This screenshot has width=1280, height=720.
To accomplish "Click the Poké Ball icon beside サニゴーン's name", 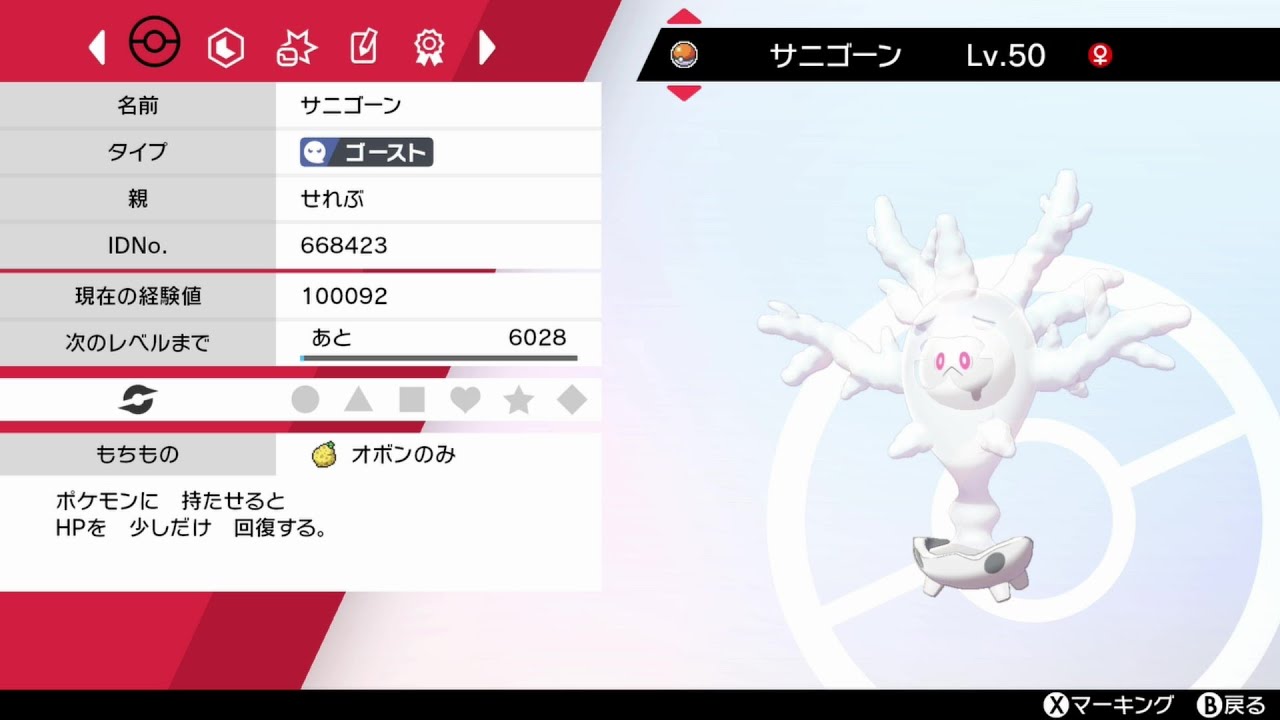I will pos(684,55).
